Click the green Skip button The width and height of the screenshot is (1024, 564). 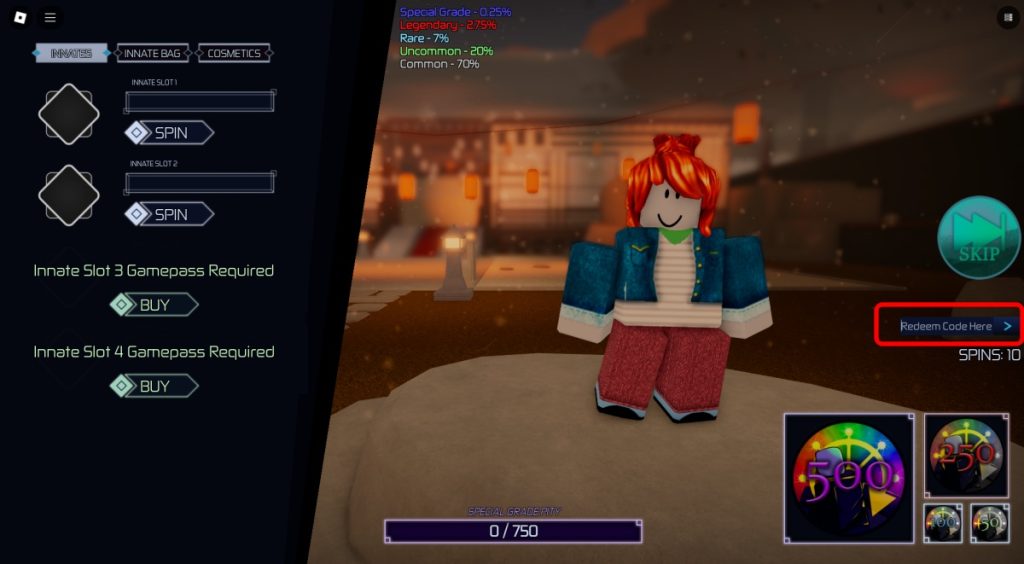978,238
